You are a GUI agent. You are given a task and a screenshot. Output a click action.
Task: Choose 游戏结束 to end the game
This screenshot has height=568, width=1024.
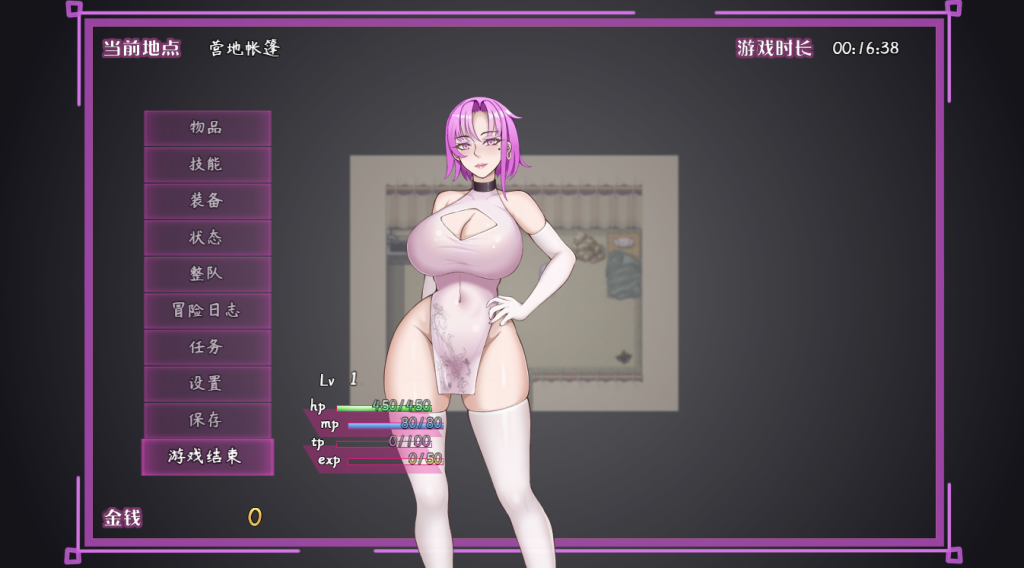tap(207, 457)
